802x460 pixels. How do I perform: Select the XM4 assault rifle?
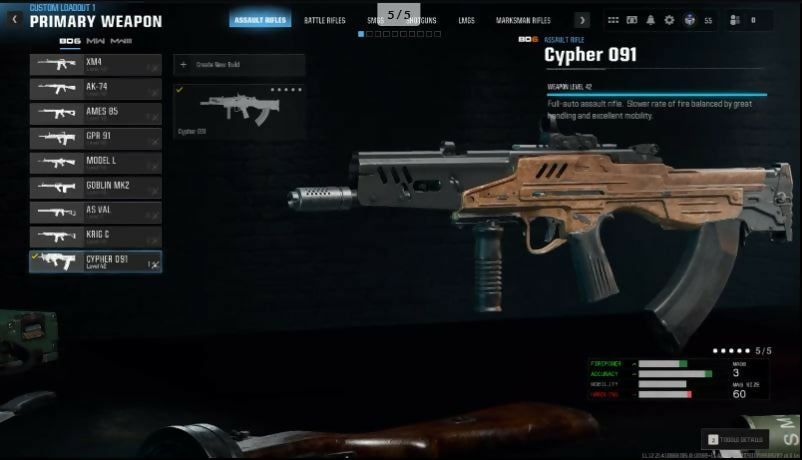coord(95,65)
